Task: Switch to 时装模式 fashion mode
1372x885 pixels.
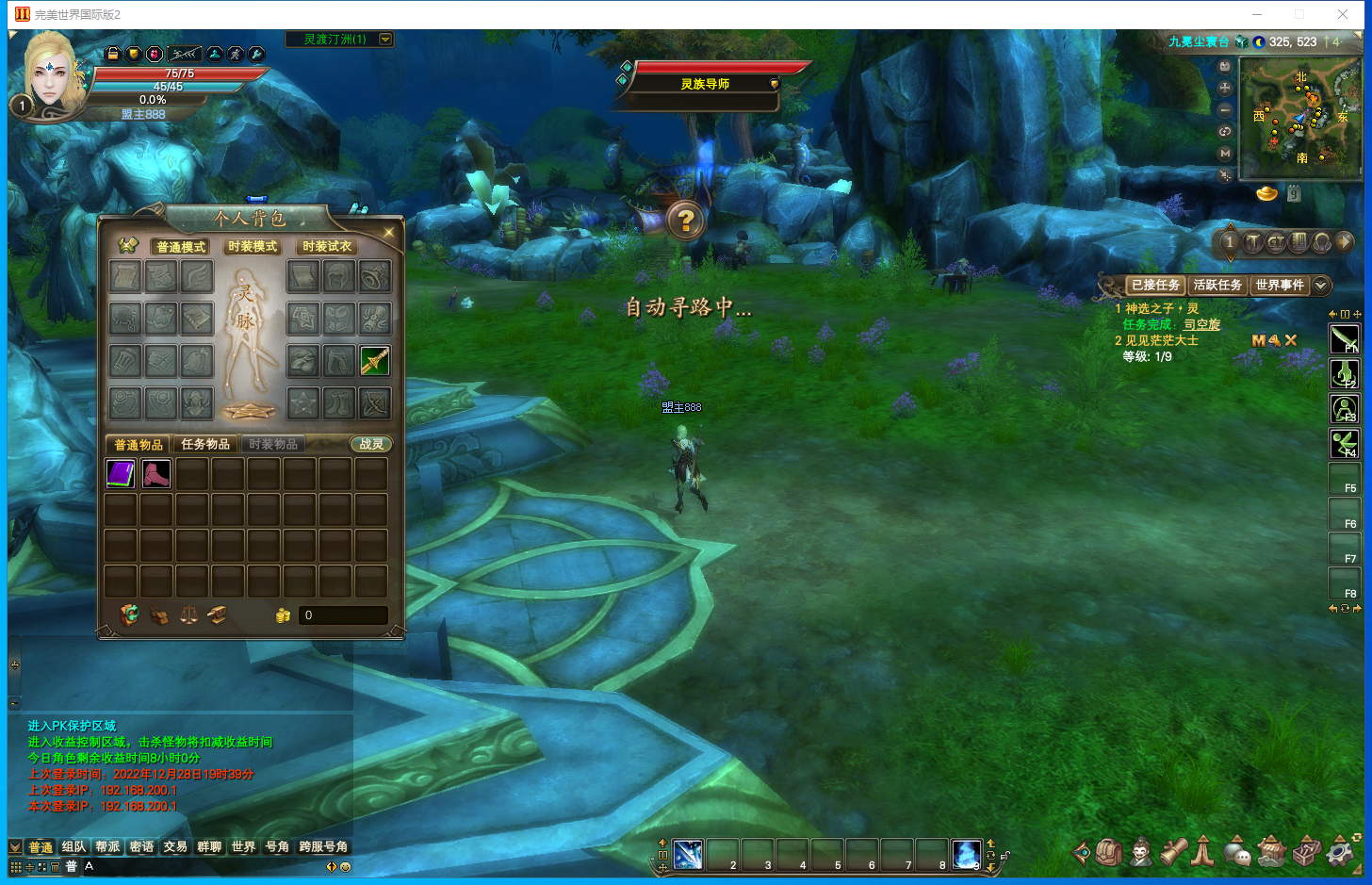Action: tap(253, 247)
